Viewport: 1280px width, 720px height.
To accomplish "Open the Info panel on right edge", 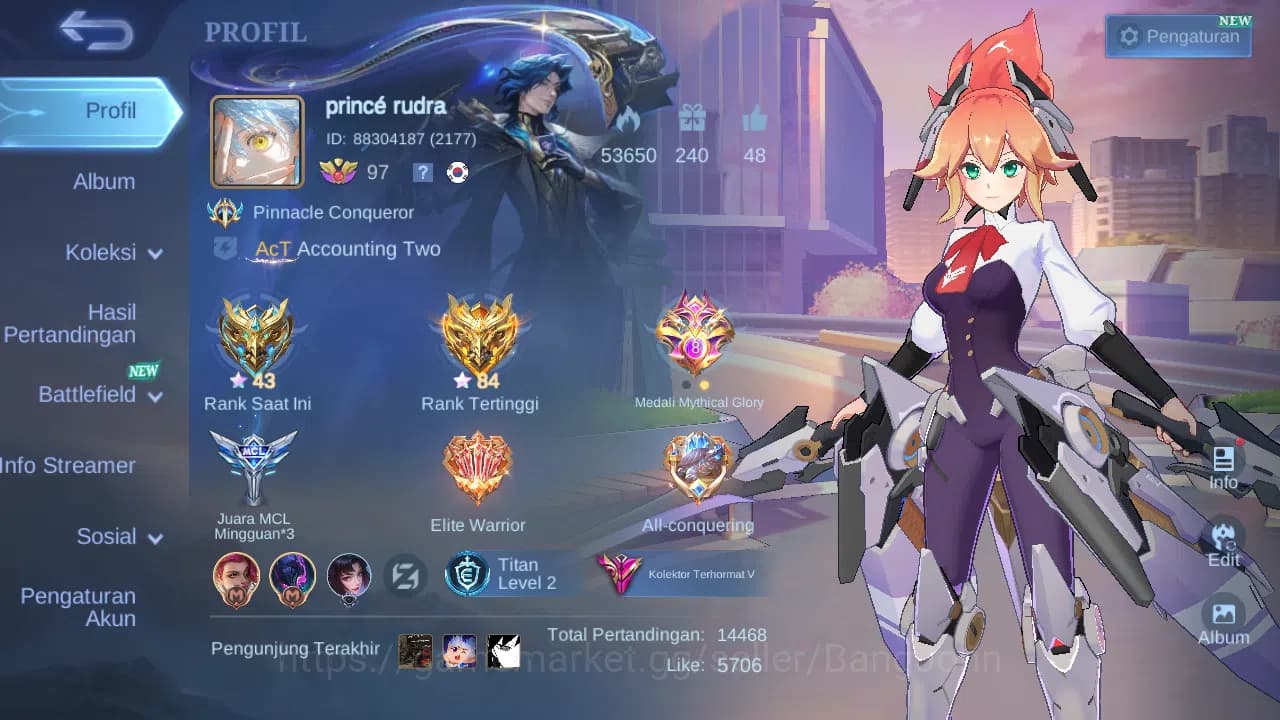I will pos(1223,465).
